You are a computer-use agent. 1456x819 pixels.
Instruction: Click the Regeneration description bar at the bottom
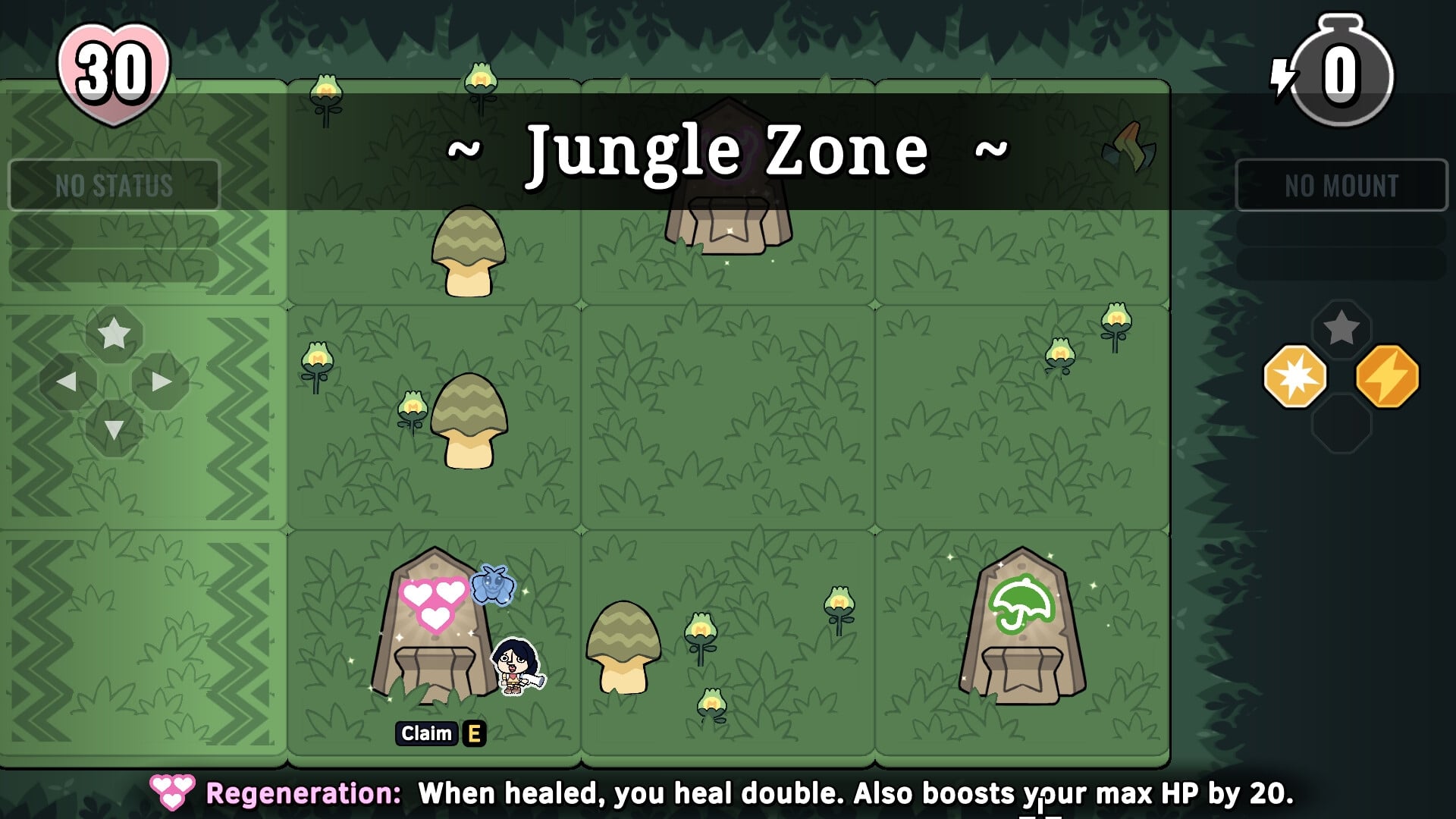(728, 794)
